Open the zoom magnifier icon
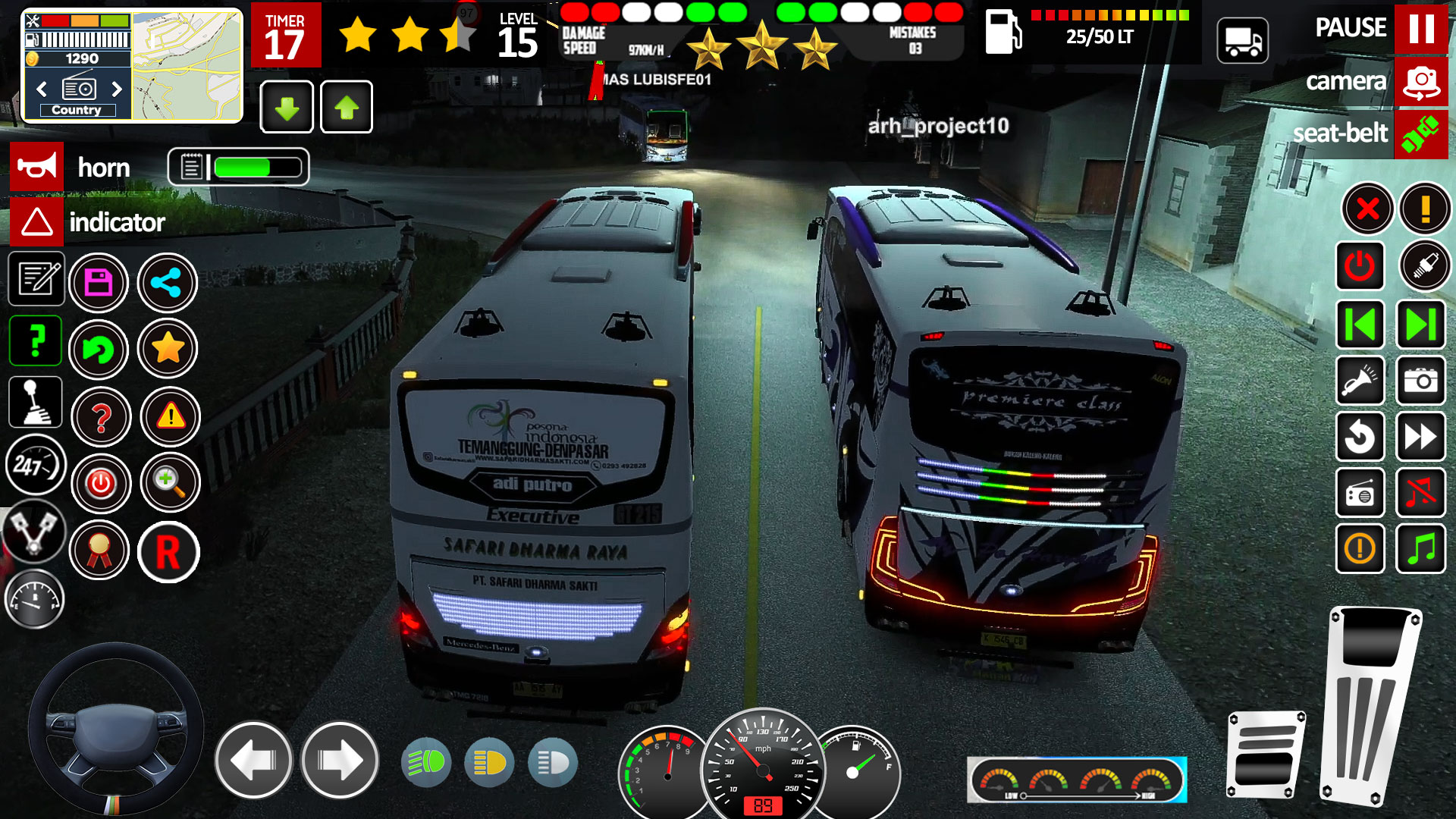This screenshot has width=1456, height=819. click(170, 482)
